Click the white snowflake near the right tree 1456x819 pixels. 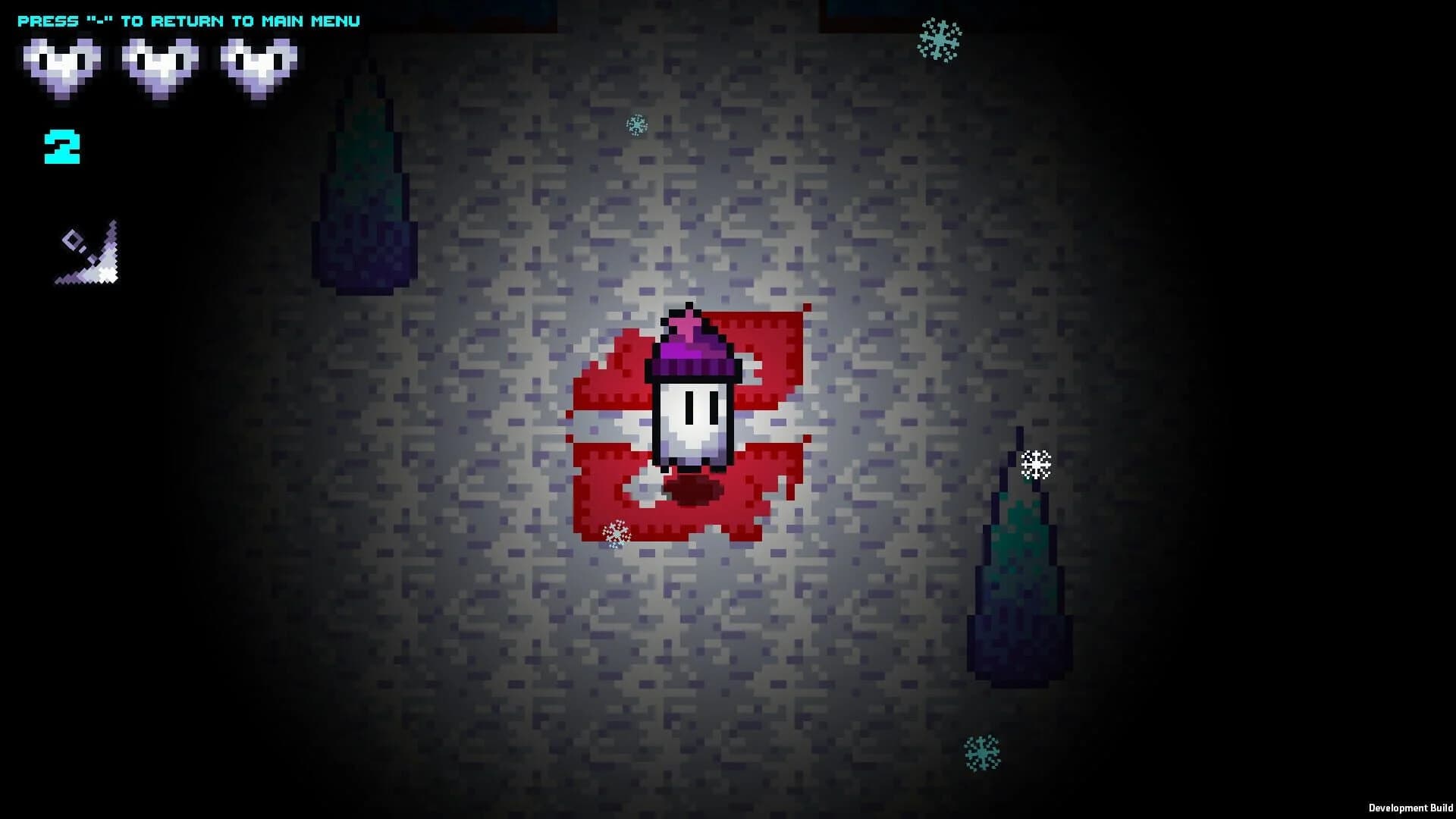1037,464
